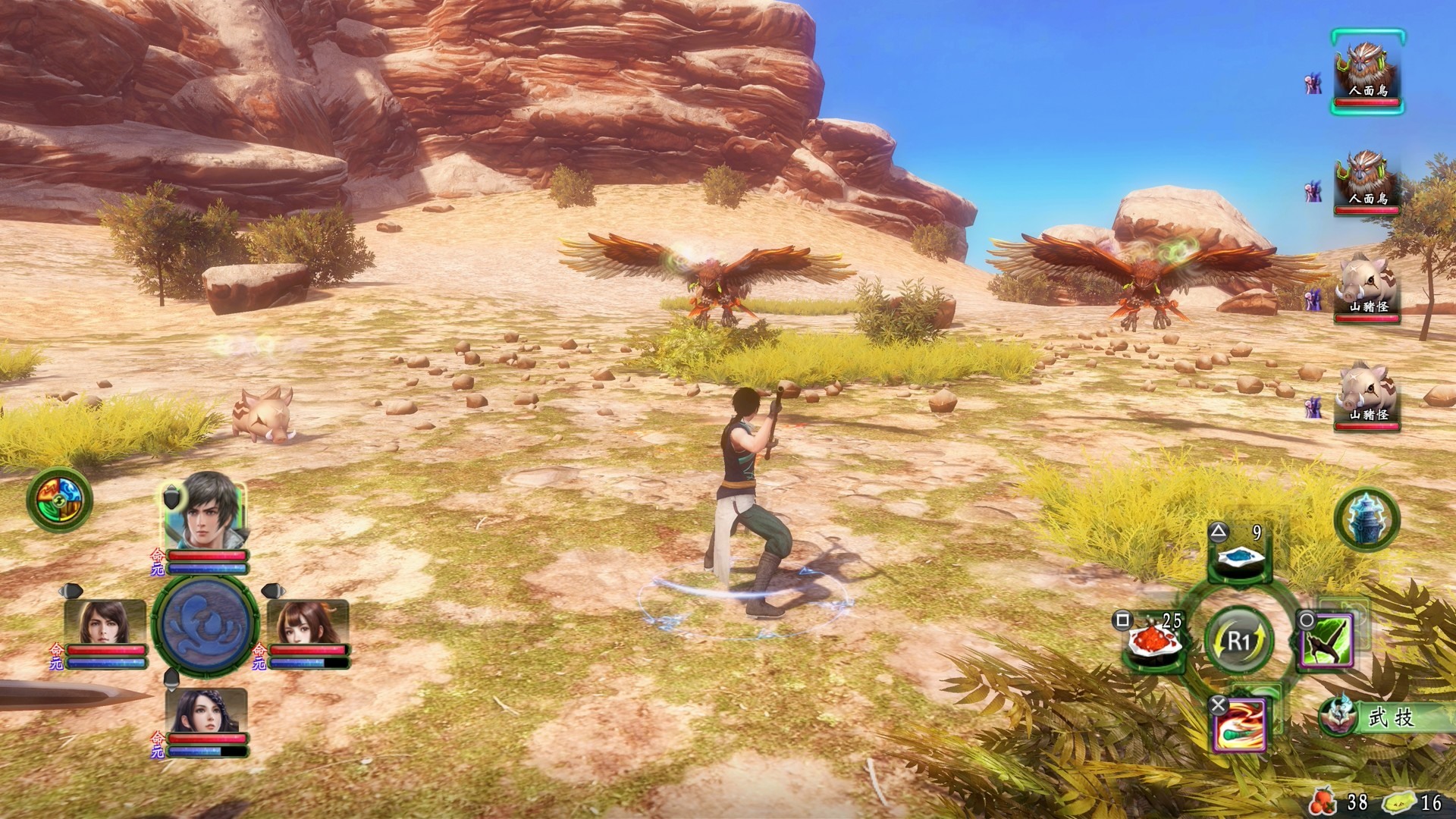Choose the auburn-haired girl party portrait
This screenshot has height=819, width=1456.
[308, 622]
